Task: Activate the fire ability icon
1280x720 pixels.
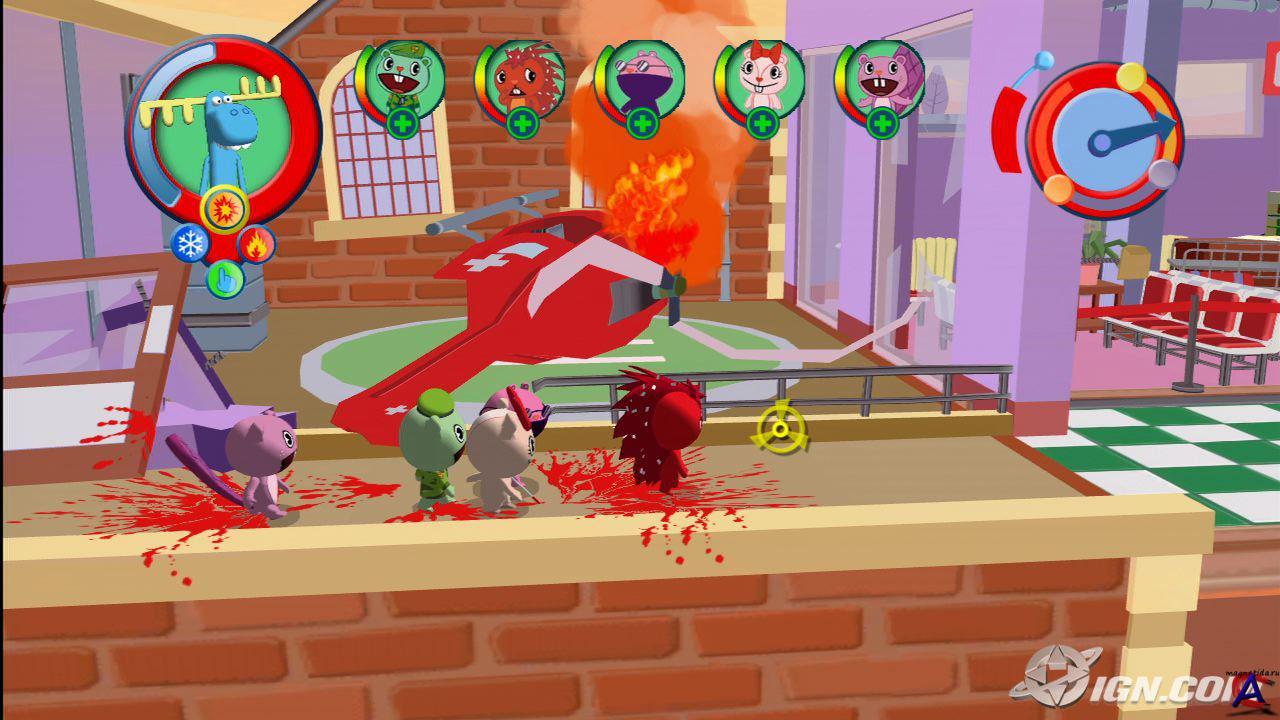Action: [256, 243]
